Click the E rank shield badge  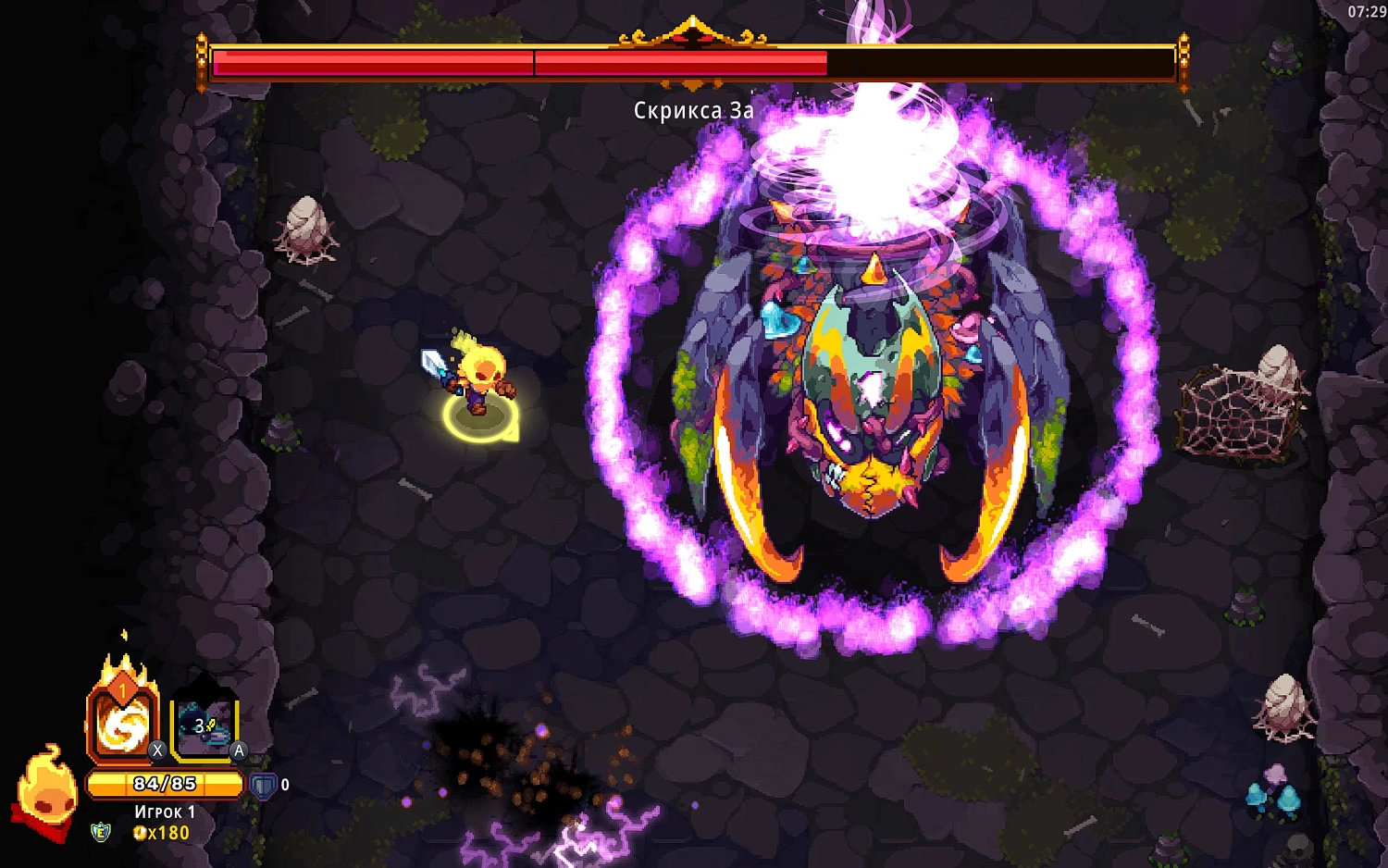(101, 833)
